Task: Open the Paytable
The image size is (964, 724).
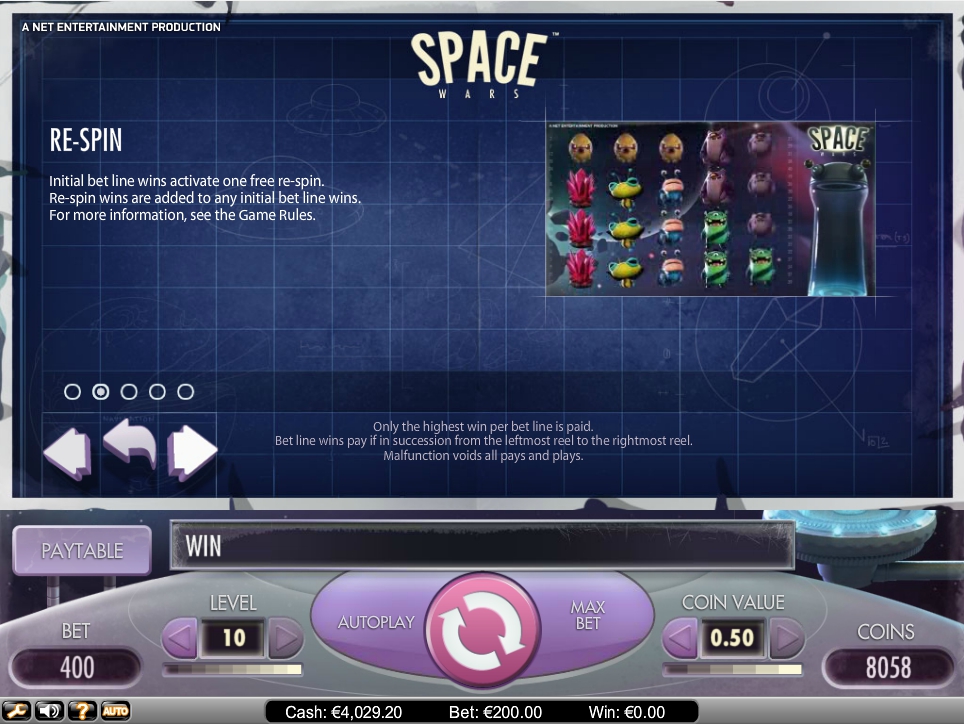Action: [x=82, y=551]
